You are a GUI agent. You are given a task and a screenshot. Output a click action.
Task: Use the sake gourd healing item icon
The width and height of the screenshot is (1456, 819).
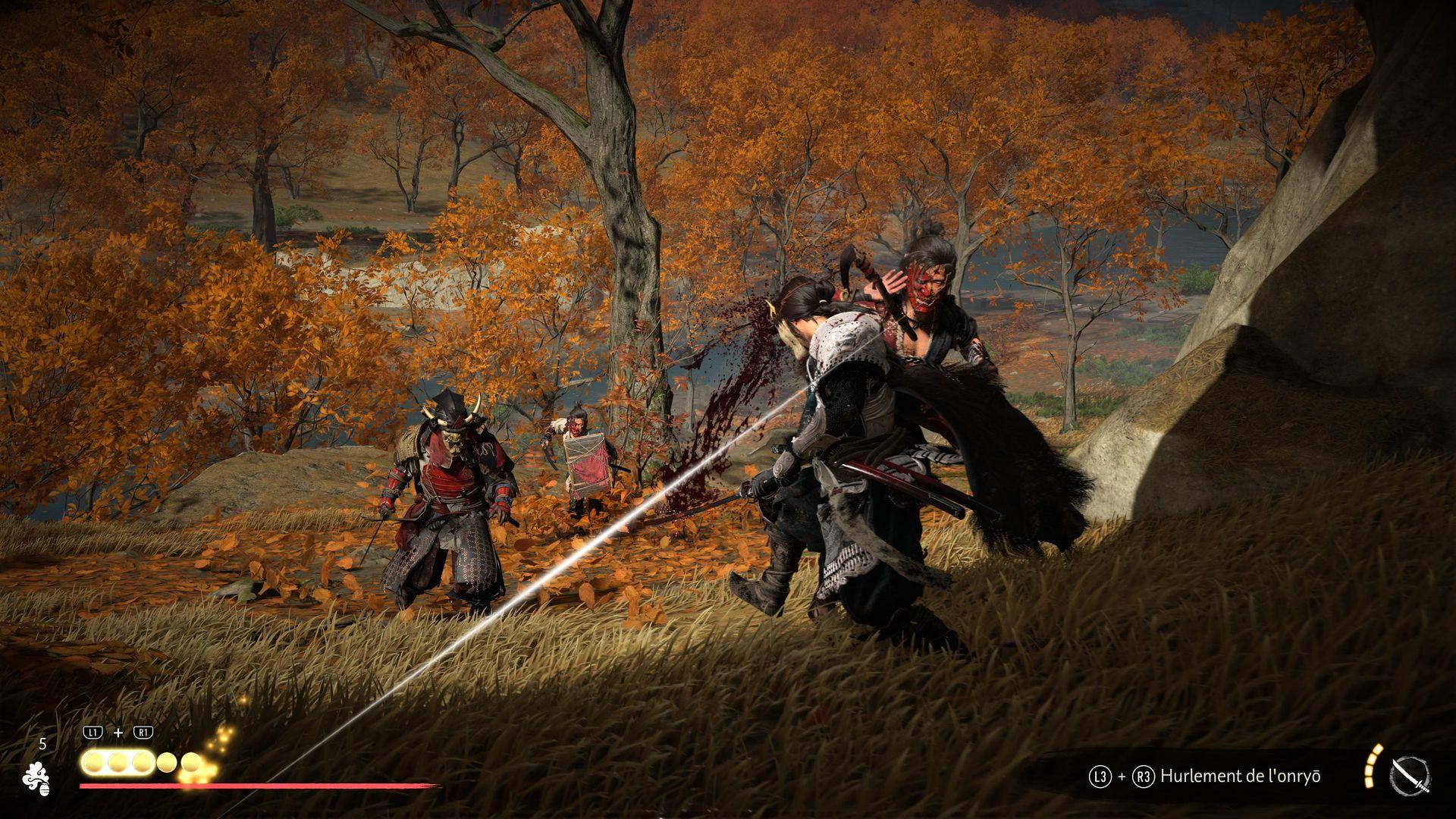tap(36, 778)
